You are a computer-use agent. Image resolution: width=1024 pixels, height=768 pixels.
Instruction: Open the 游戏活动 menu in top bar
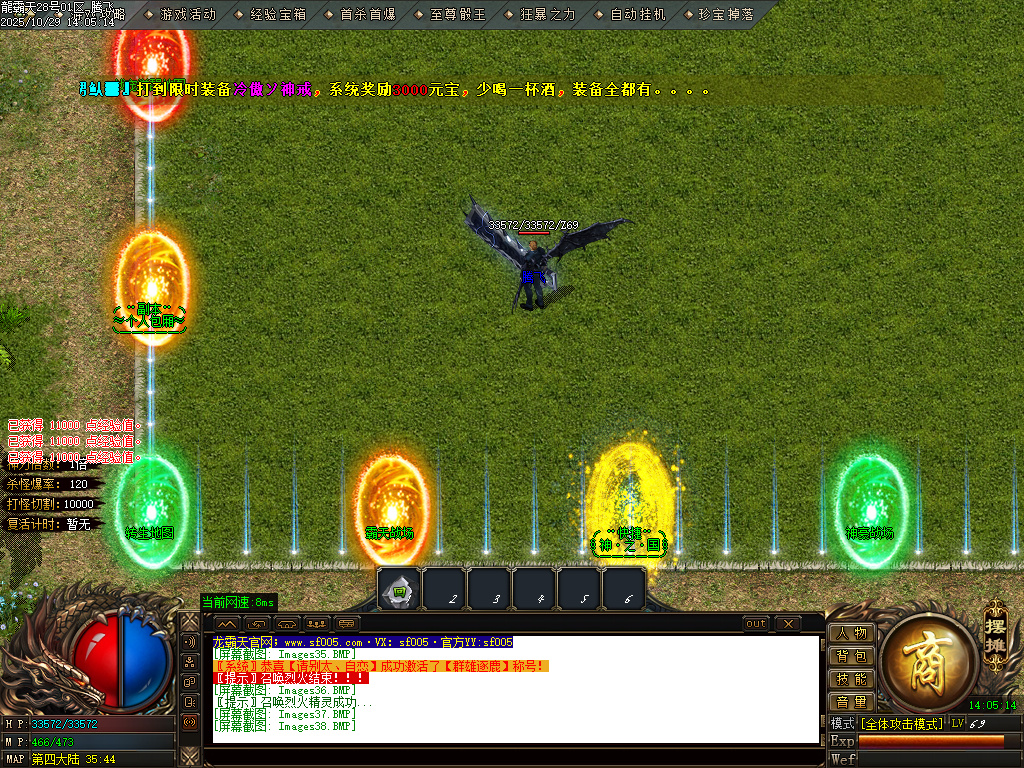(188, 14)
